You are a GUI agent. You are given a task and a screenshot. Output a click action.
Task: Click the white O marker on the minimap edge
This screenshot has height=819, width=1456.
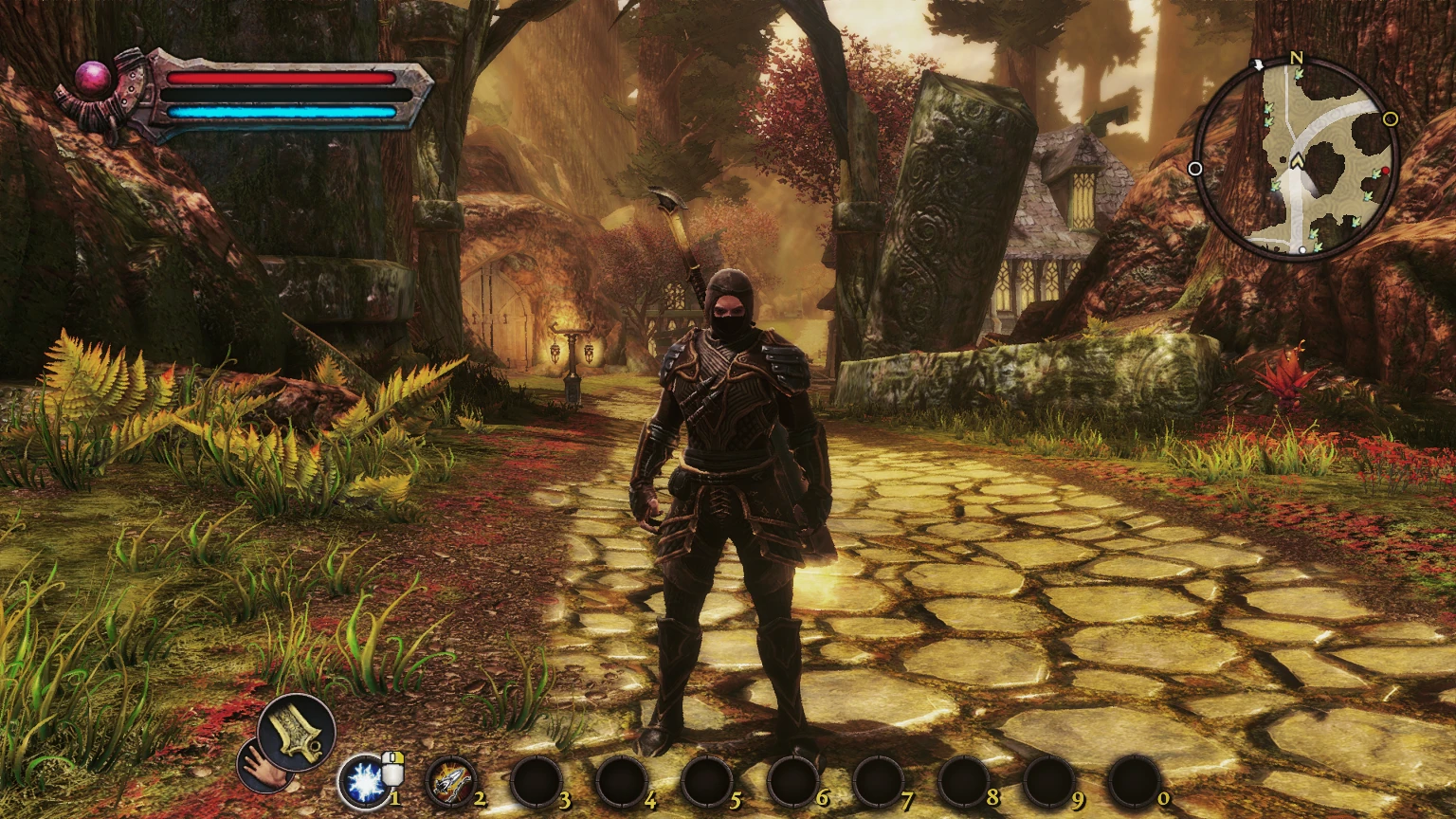pyautogui.click(x=1196, y=167)
